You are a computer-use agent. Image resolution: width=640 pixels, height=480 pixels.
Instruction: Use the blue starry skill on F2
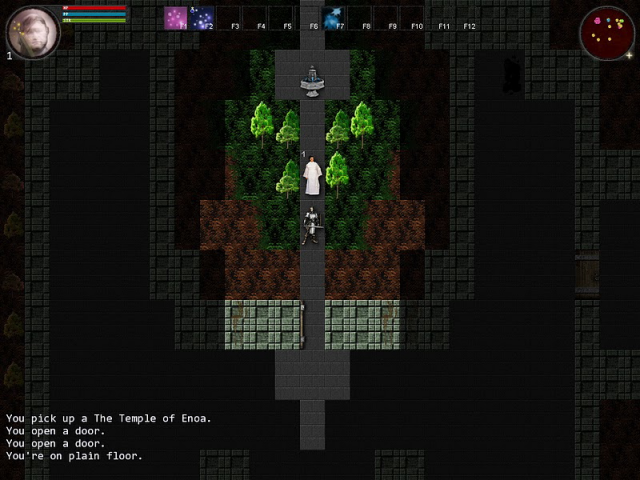tap(202, 18)
